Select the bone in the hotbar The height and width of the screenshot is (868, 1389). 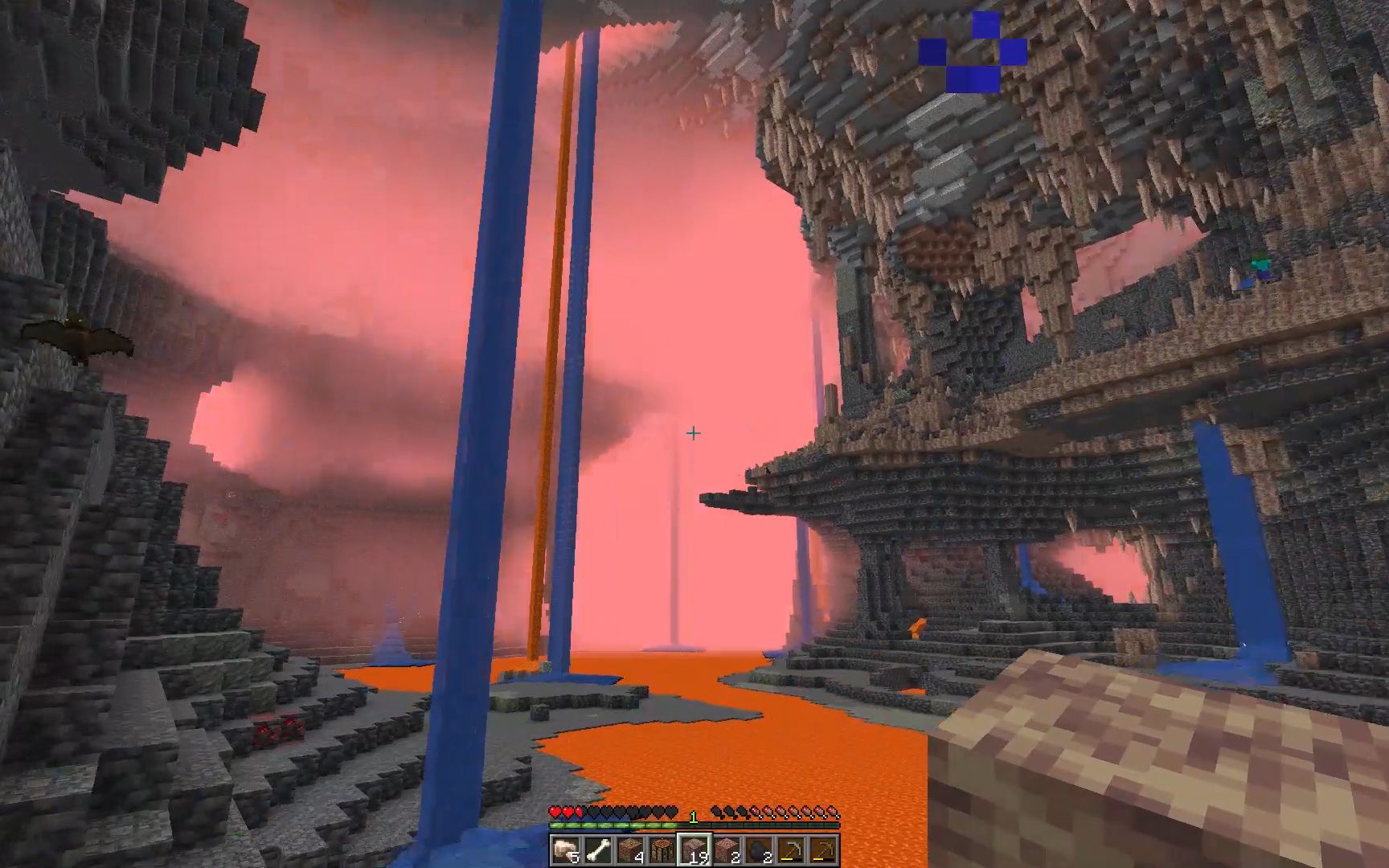point(597,850)
